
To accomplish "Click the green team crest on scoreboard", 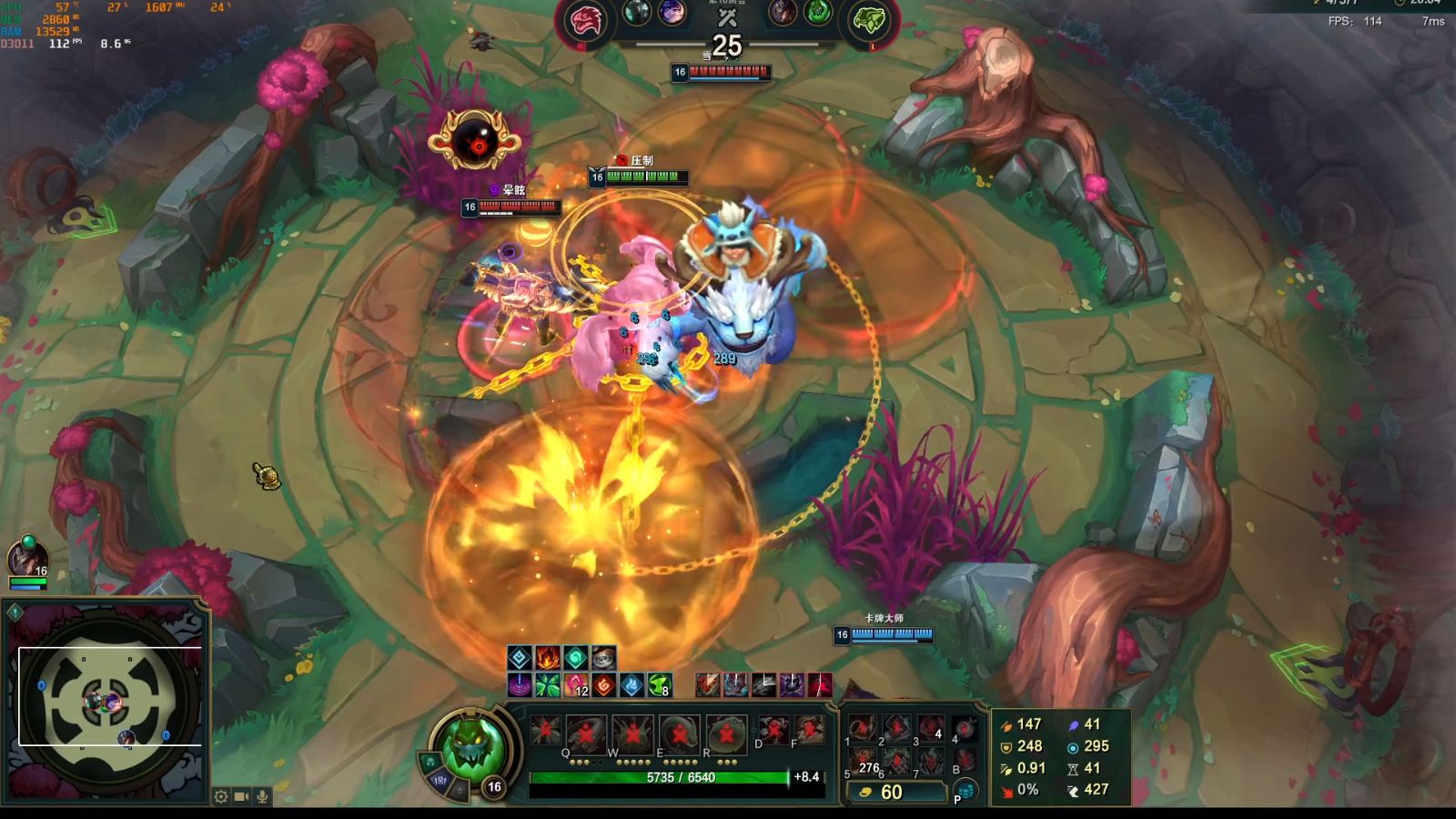I will [869, 22].
